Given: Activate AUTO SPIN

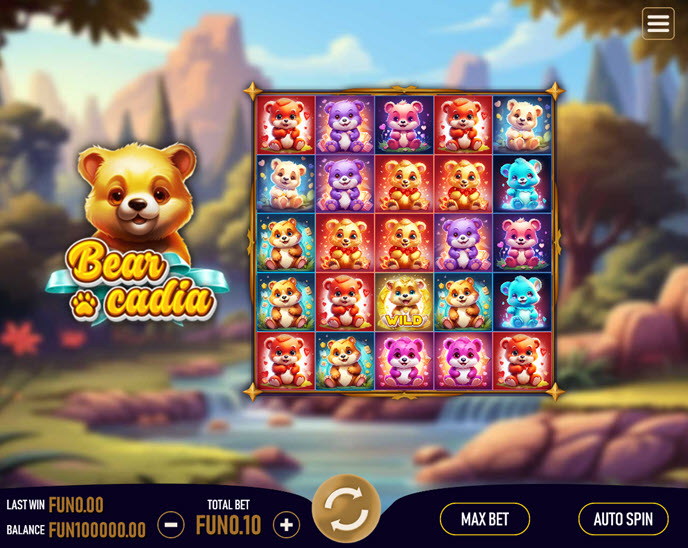Looking at the screenshot, I should tap(623, 519).
